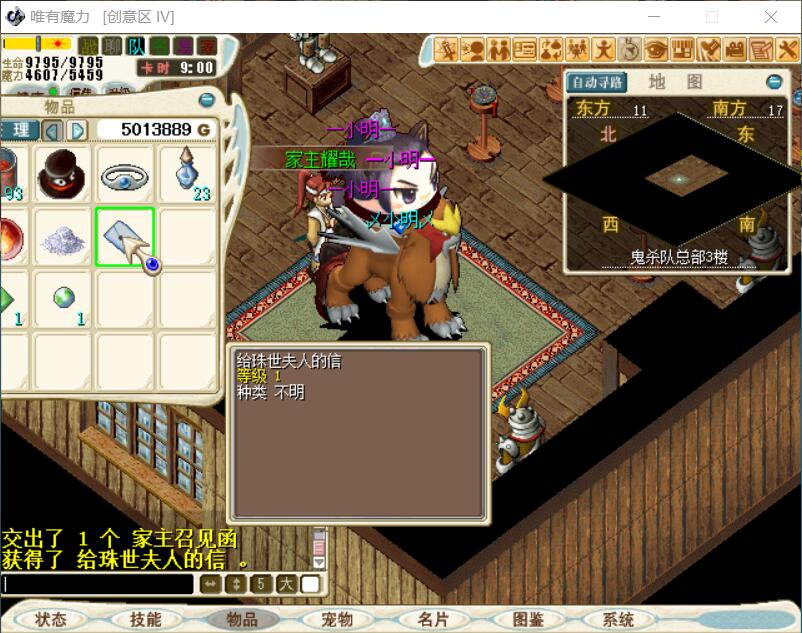Go to the next inventory page arrow
This screenshot has height=633, width=802.
point(77,130)
